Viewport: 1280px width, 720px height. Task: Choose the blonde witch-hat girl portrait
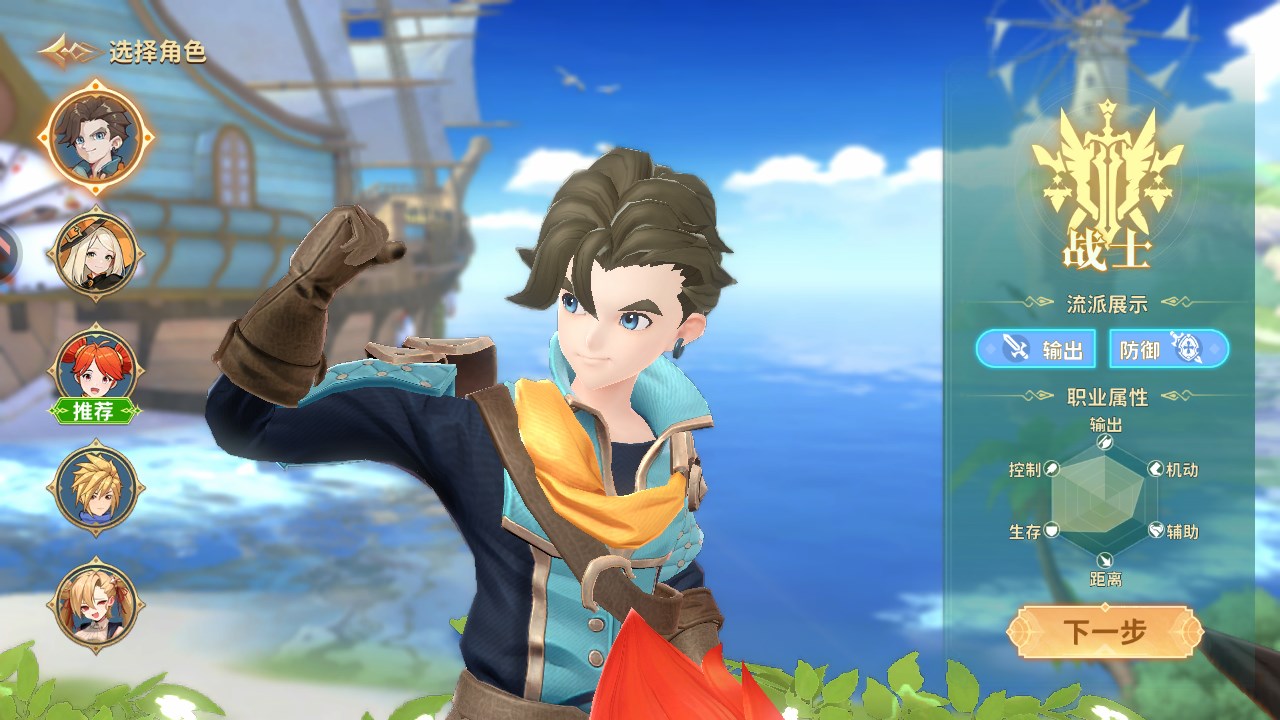coord(95,254)
